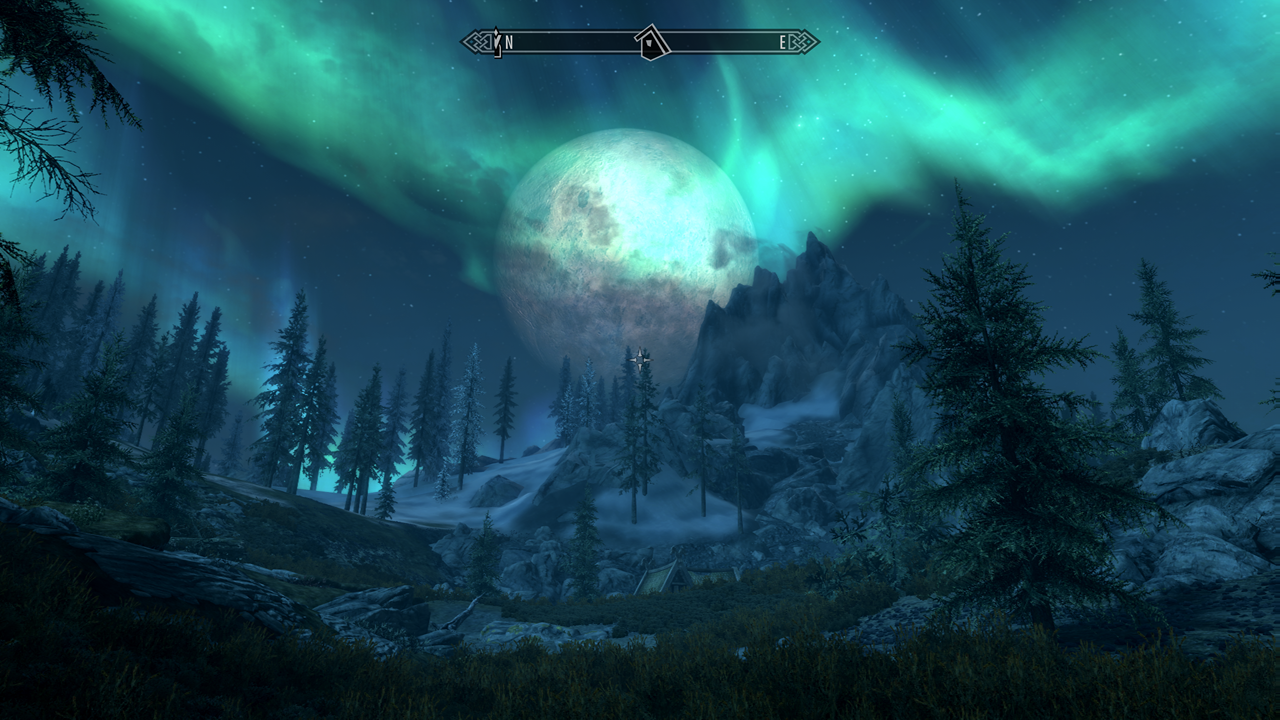
Task: Click the undiscovered settlement icon on the compass
Action: 650,43
